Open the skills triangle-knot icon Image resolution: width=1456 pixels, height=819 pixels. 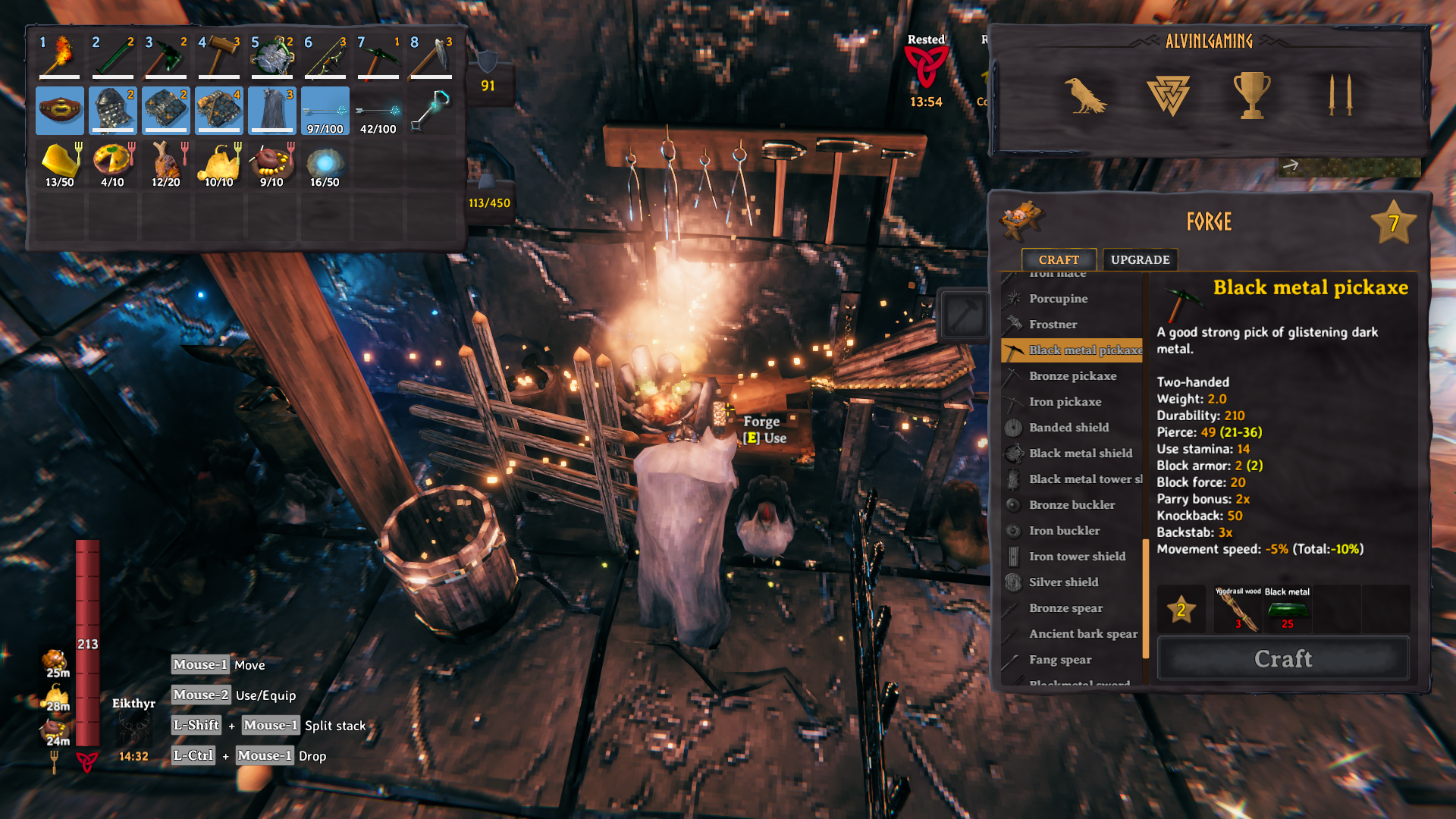(x=1168, y=96)
